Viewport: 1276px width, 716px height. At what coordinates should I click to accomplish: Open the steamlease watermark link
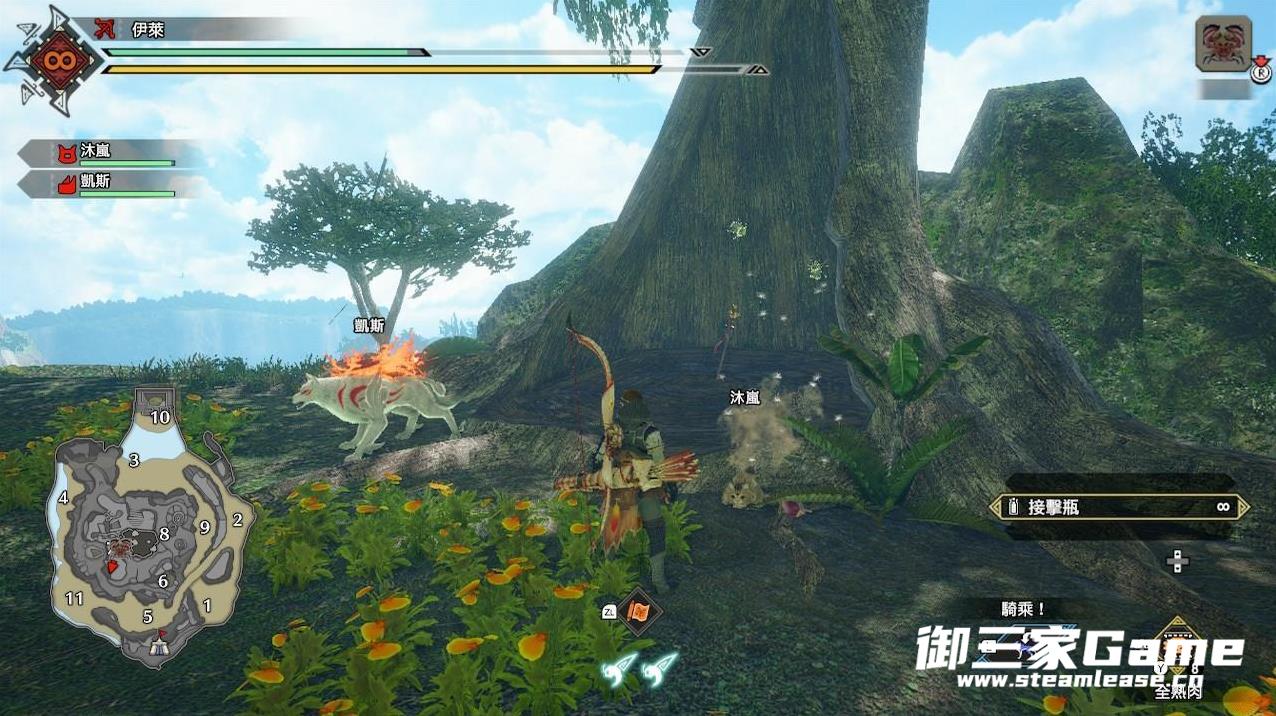click(1078, 680)
